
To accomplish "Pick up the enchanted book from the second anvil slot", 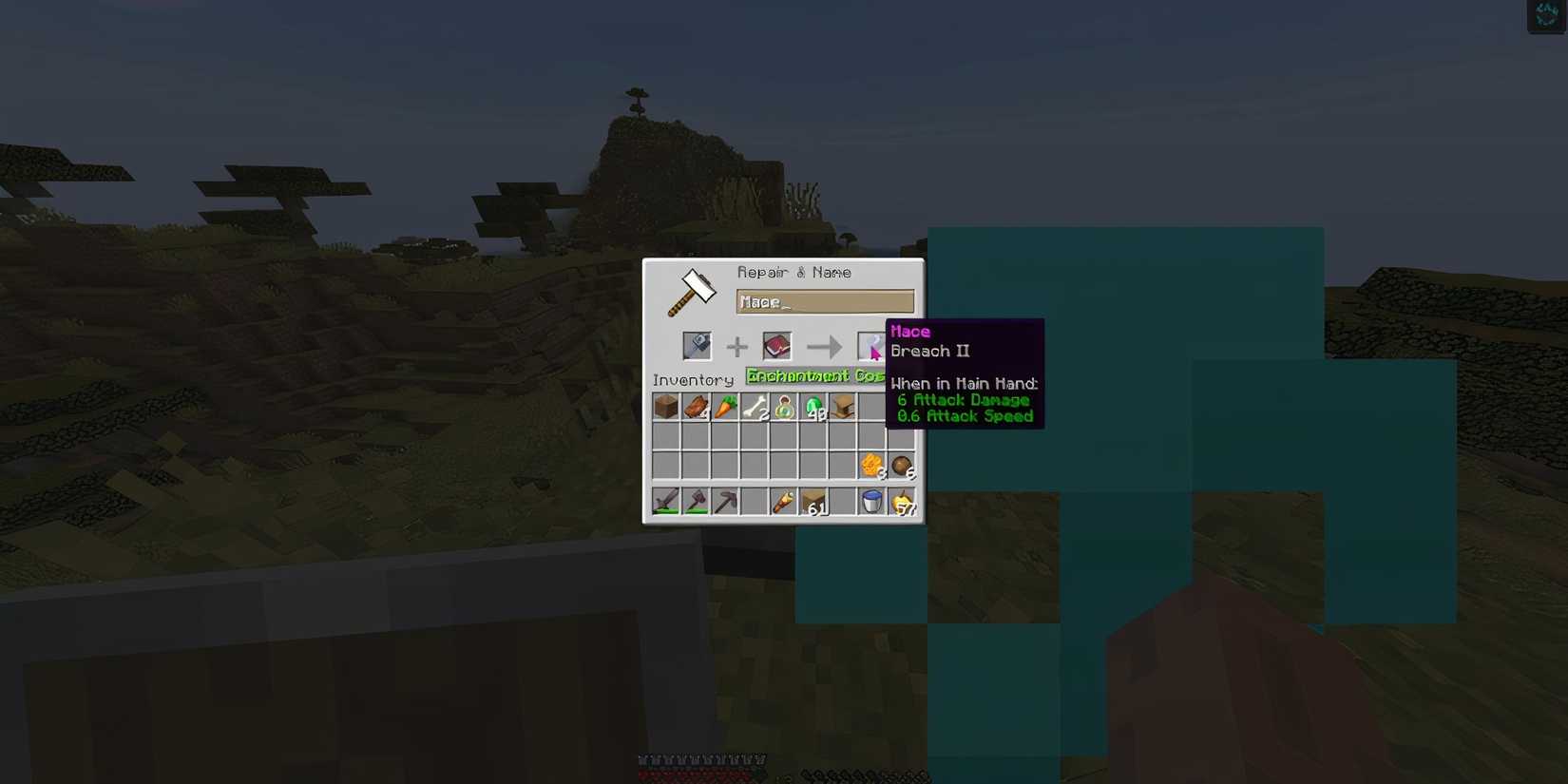I will pyautogui.click(x=778, y=347).
